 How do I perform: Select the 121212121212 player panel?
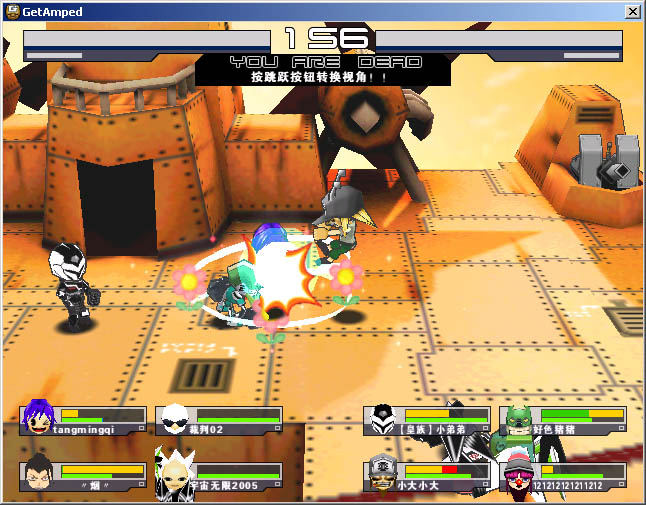(563, 477)
